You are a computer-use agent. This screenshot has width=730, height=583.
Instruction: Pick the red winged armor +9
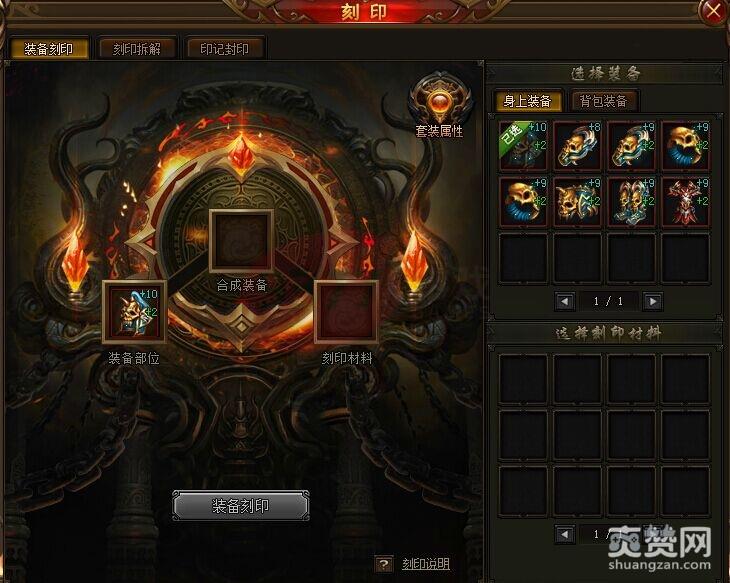click(686, 202)
